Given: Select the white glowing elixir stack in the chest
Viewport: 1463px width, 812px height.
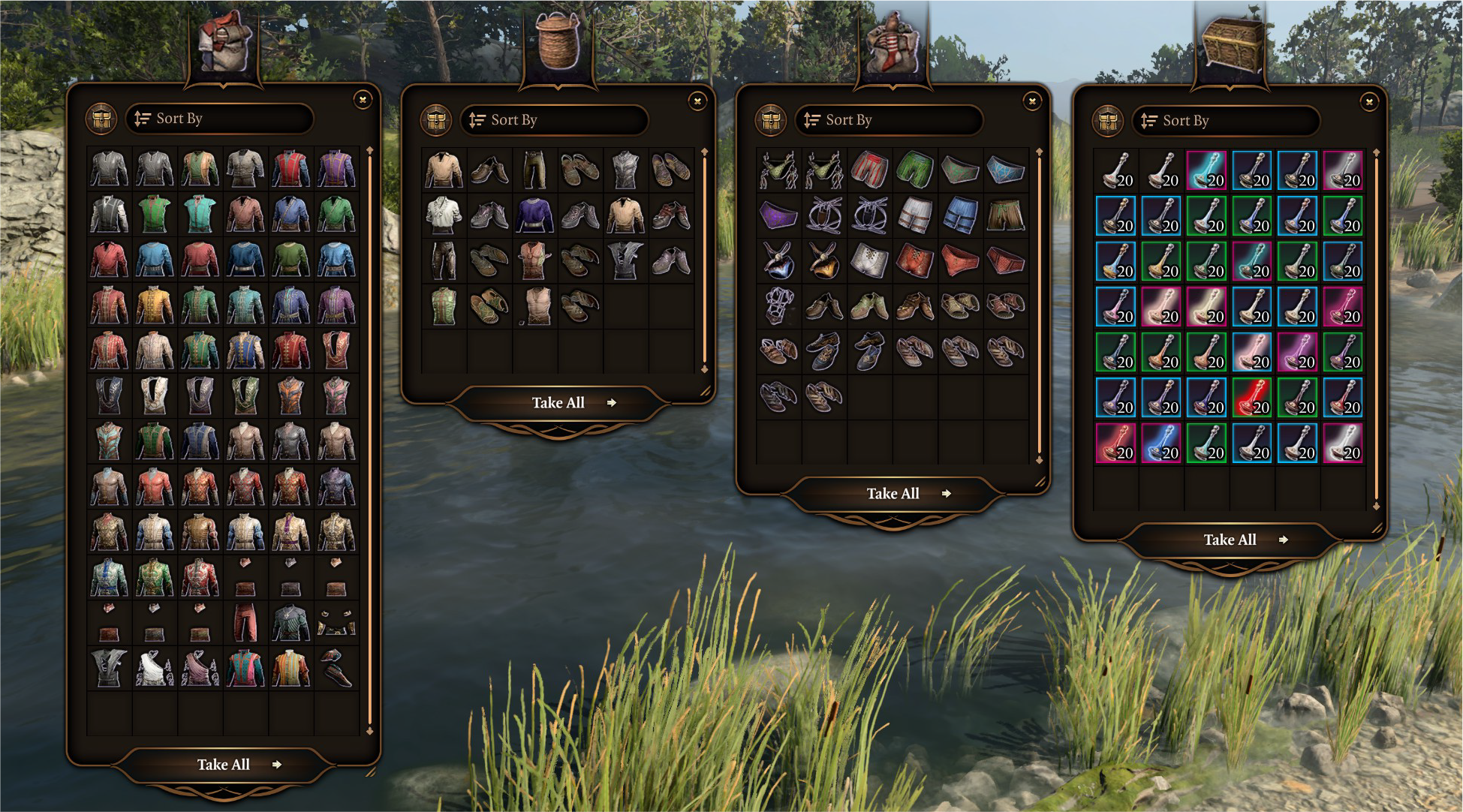Looking at the screenshot, I should pos(1344,444).
